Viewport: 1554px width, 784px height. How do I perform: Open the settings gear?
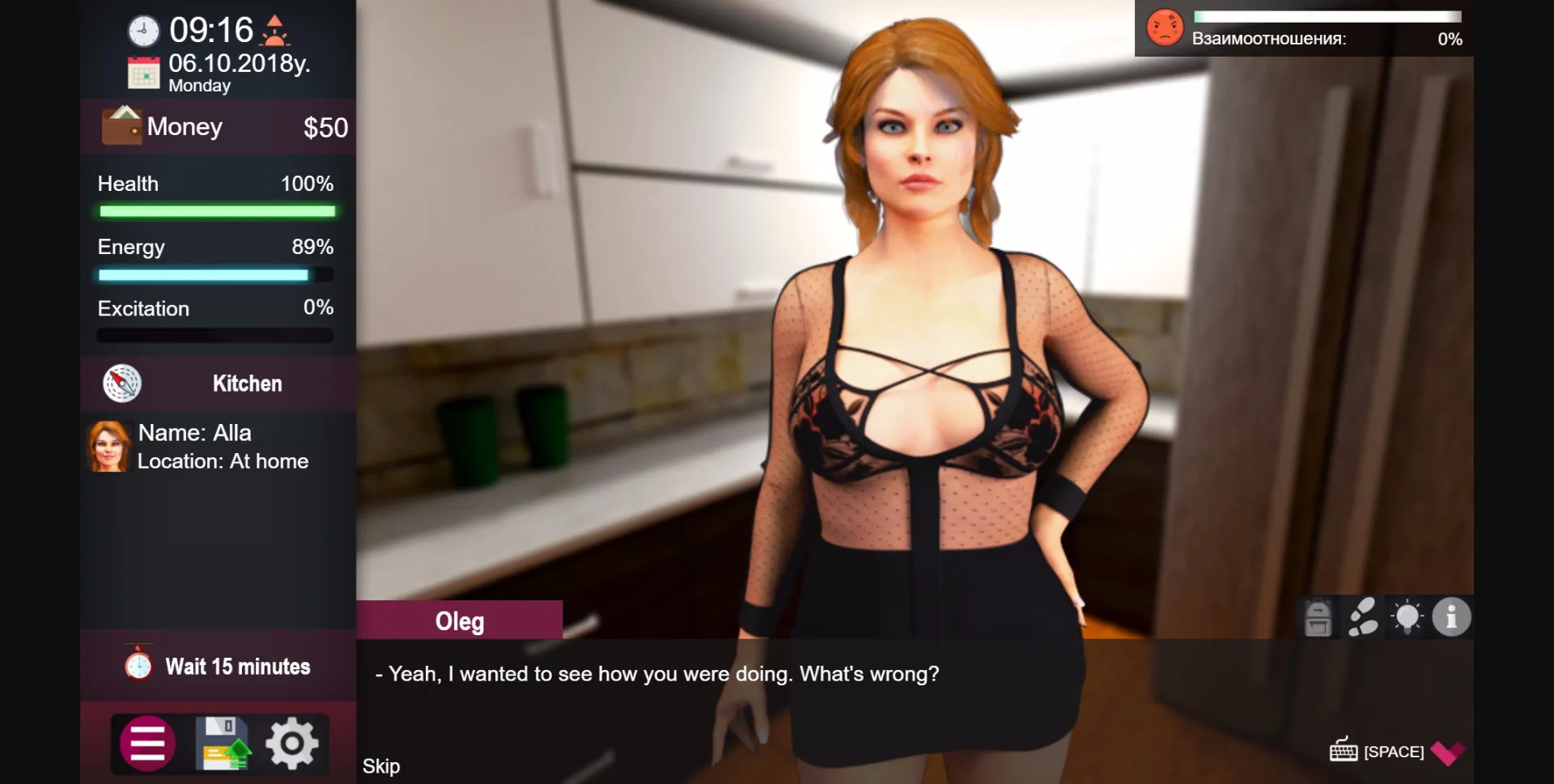[293, 742]
